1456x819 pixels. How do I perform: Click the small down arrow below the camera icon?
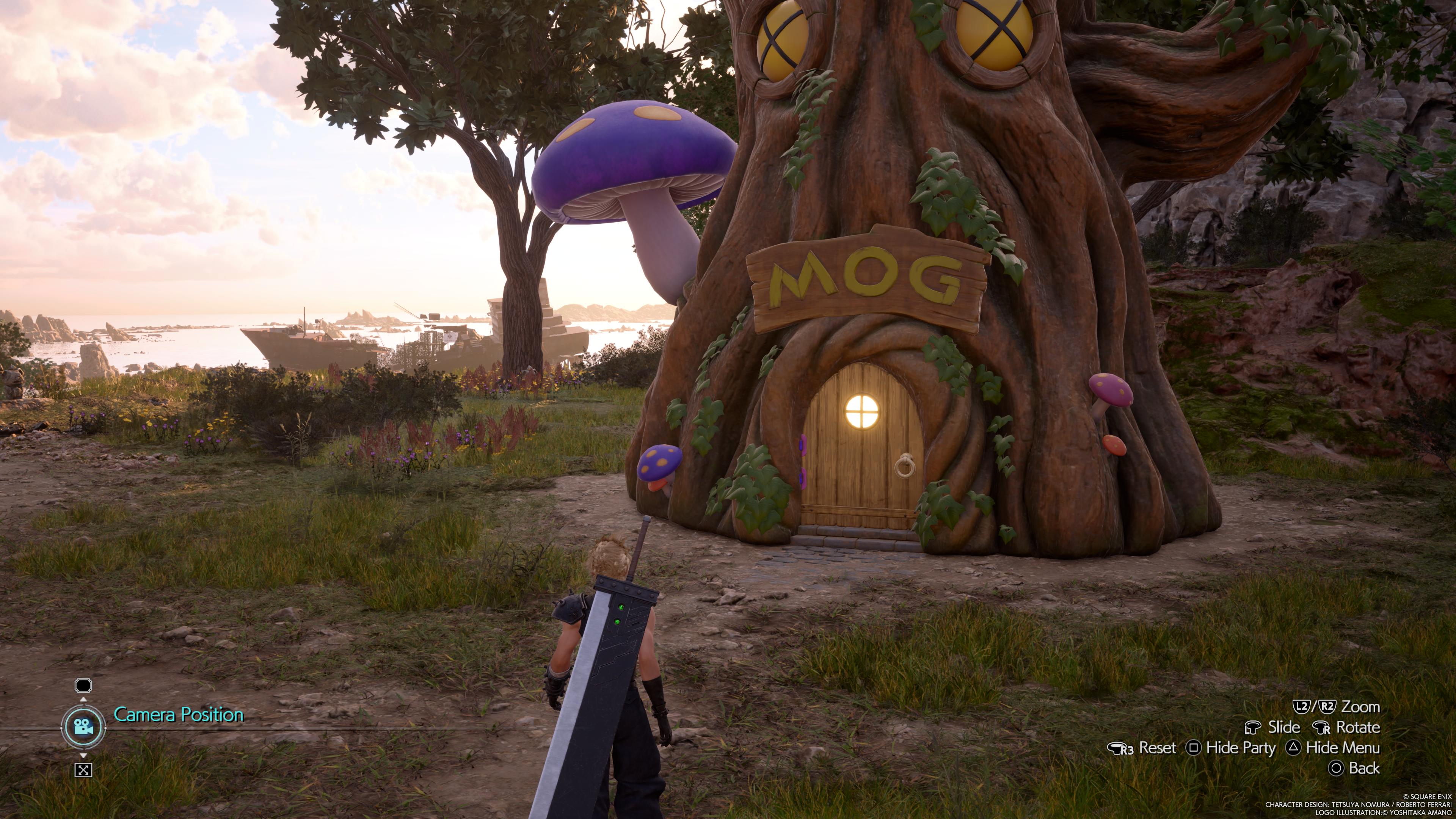[83, 755]
